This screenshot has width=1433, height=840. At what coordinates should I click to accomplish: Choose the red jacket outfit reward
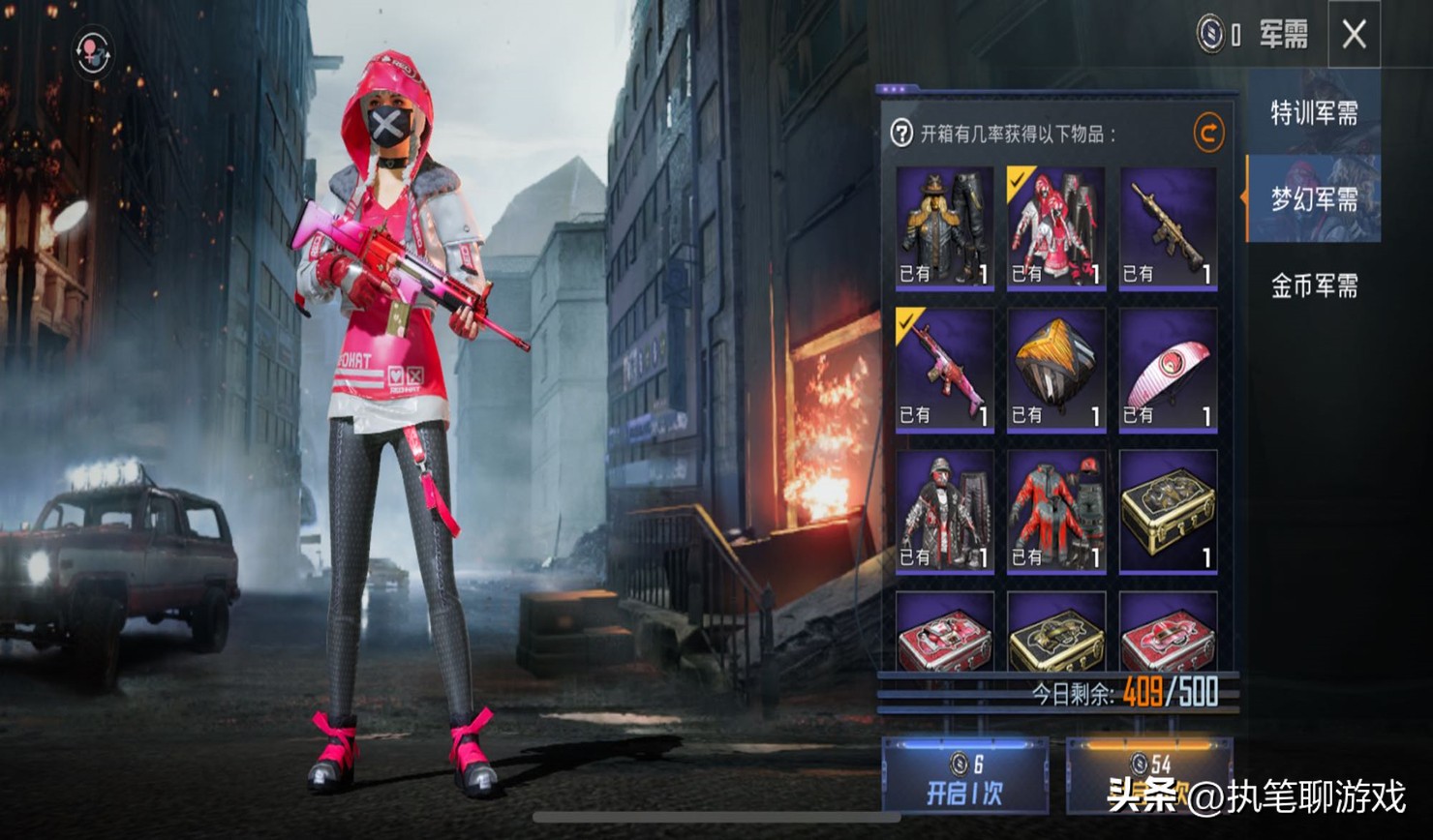(1055, 511)
